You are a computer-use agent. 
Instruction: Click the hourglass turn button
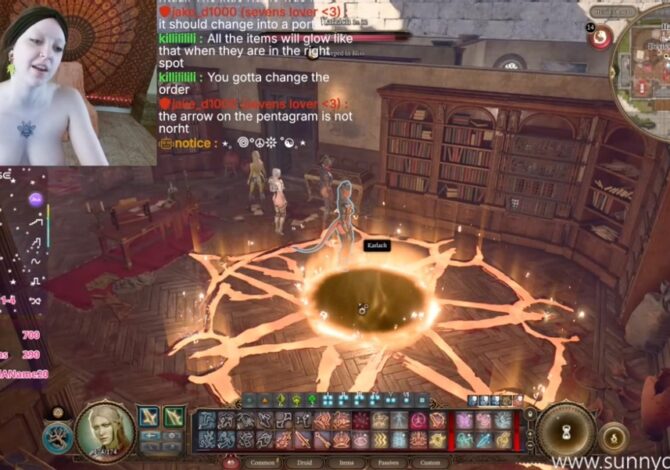pos(567,432)
